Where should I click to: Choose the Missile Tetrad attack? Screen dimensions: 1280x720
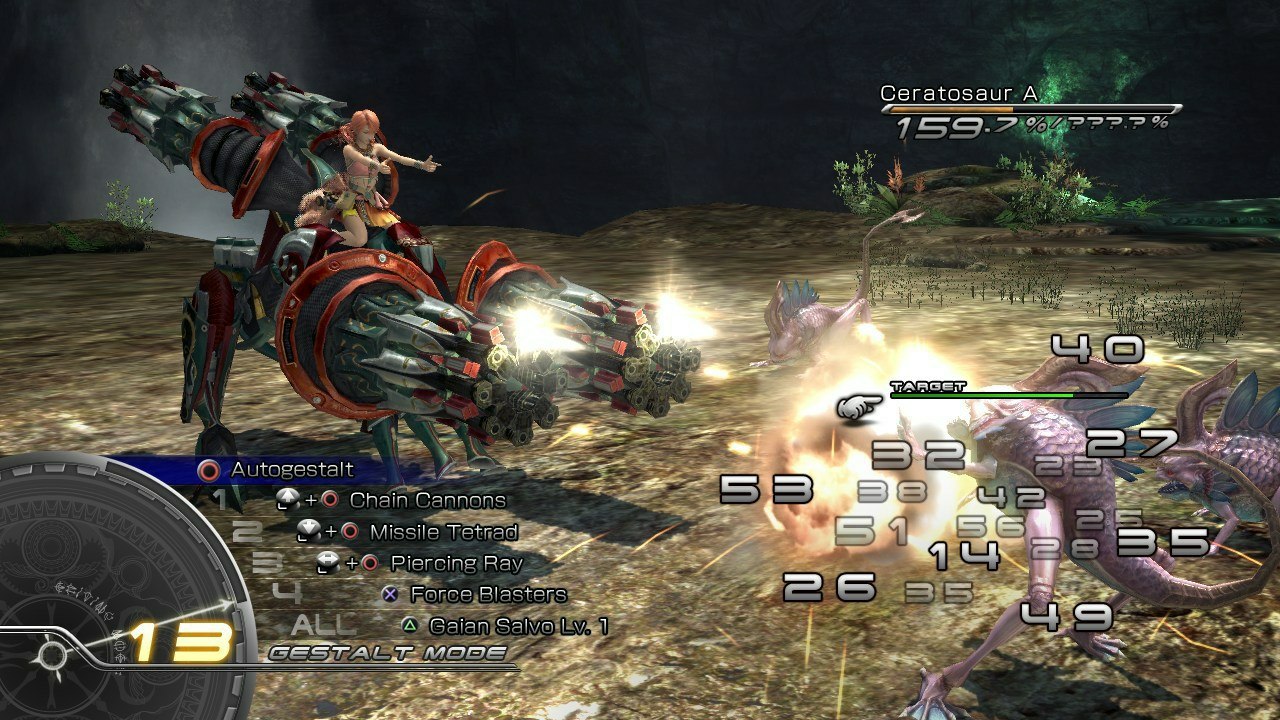coord(445,531)
